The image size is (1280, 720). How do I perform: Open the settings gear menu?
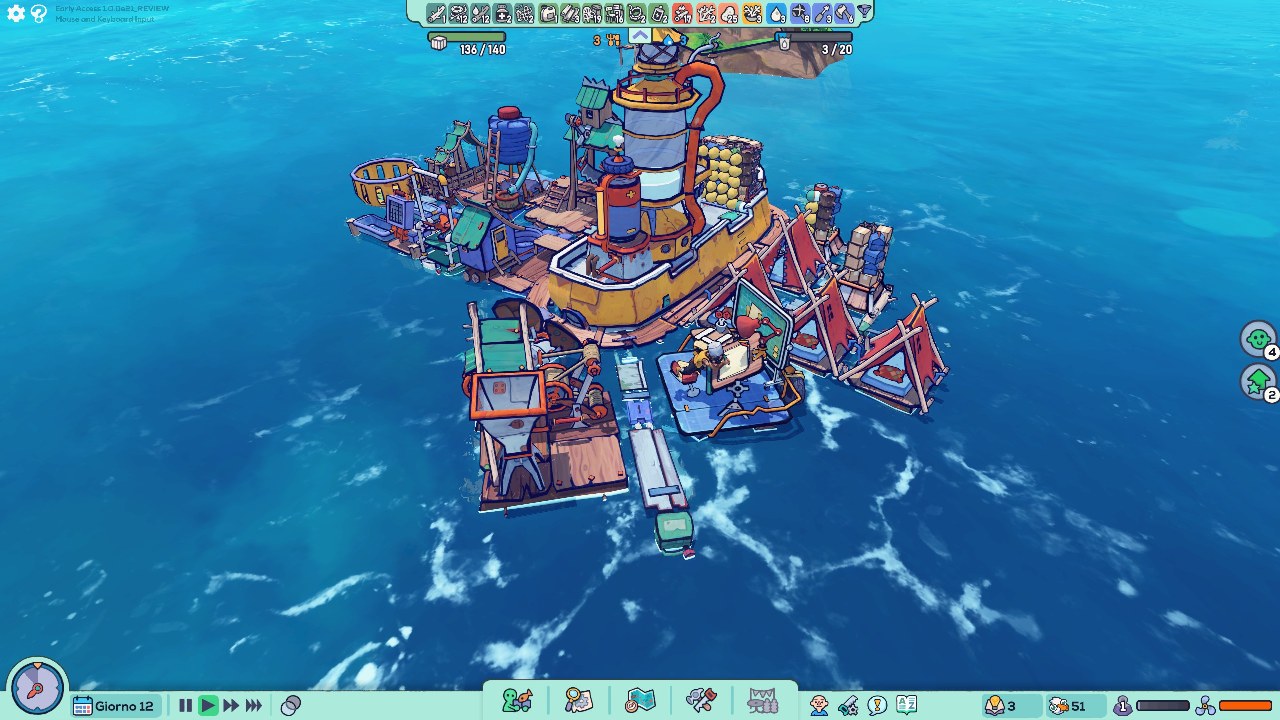16,14
